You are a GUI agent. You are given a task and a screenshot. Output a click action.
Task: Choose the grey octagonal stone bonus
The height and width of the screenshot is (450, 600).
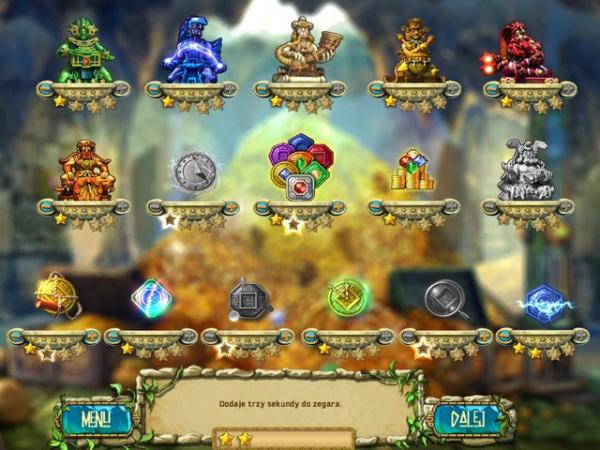pyautogui.click(x=248, y=298)
